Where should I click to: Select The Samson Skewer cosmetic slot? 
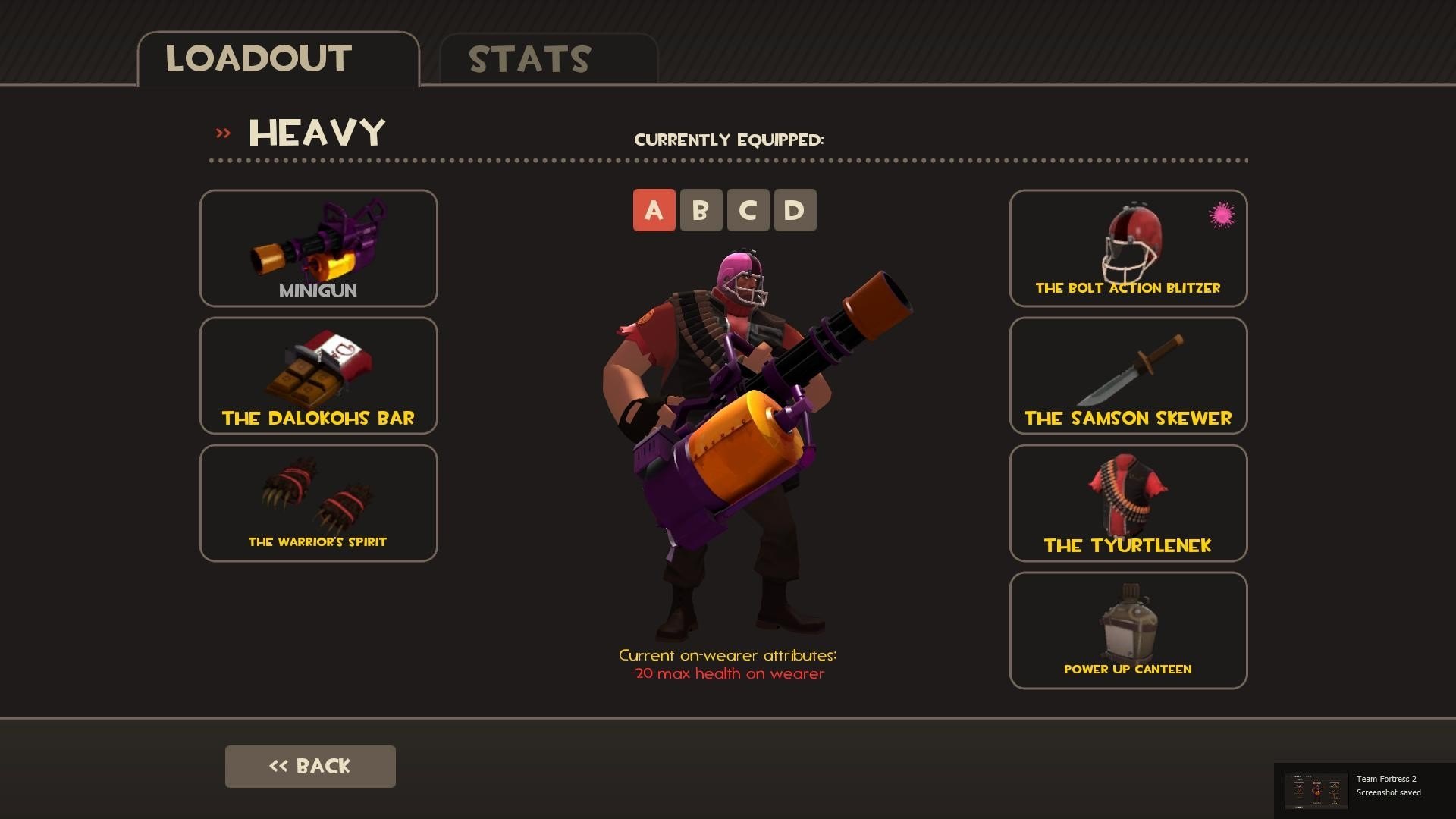(1128, 375)
